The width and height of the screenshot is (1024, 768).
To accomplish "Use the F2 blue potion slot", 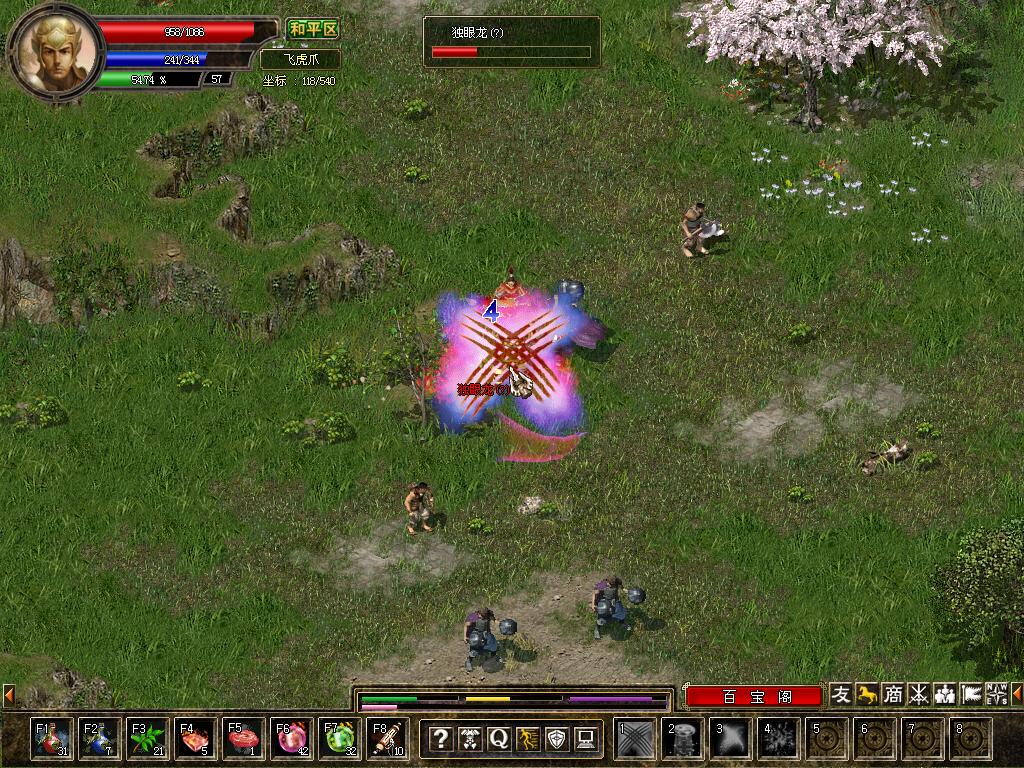I will click(99, 738).
